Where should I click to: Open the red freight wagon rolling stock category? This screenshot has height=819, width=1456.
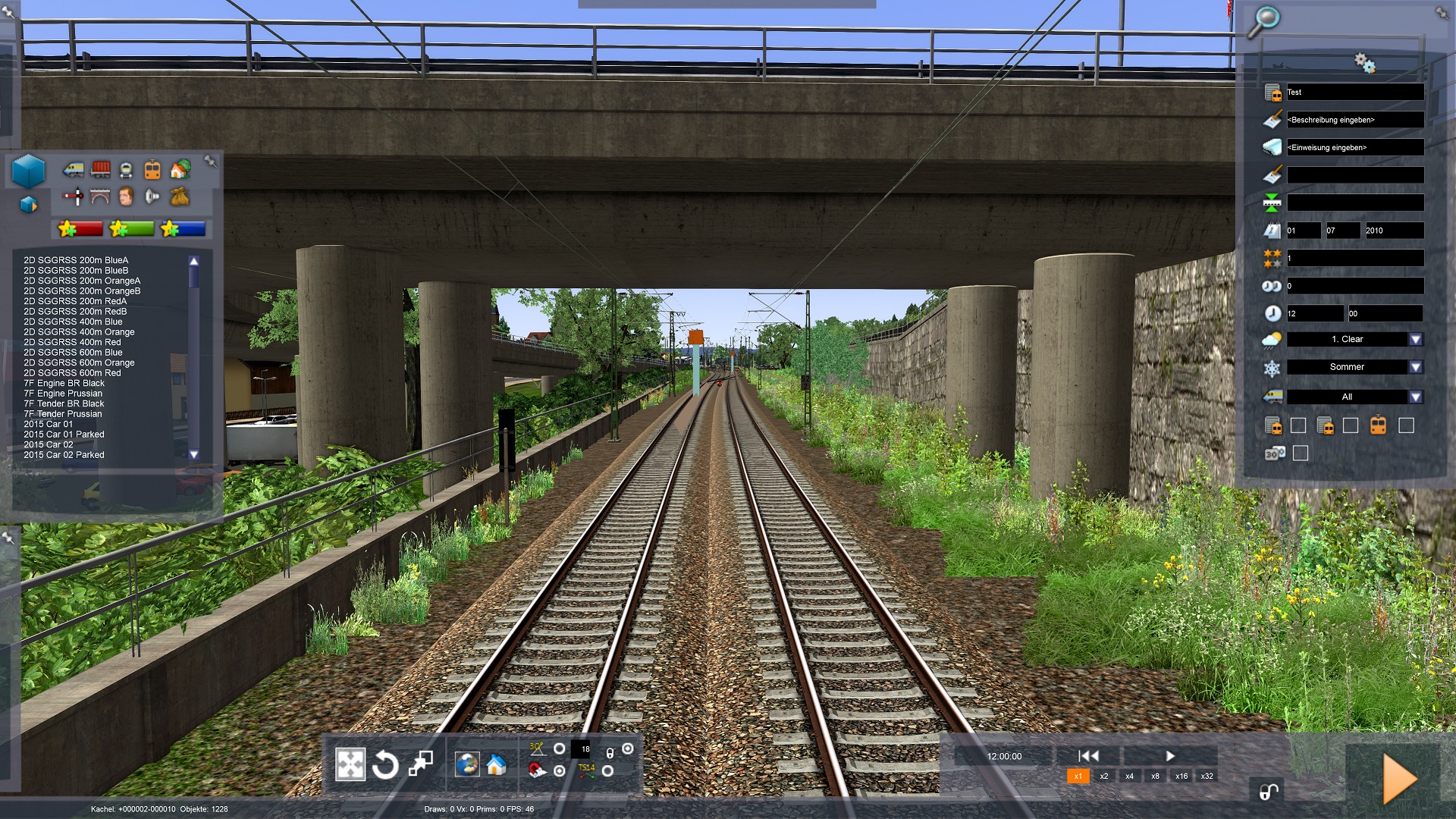click(x=100, y=169)
